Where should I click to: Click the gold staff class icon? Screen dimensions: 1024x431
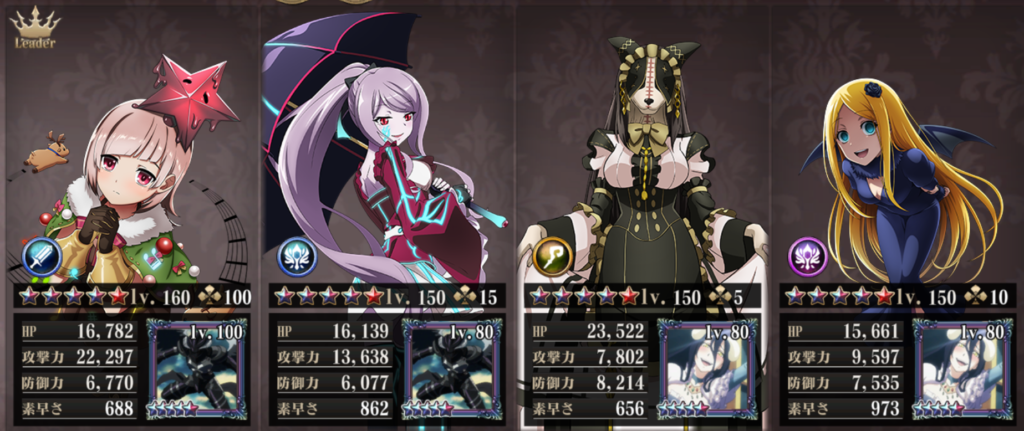click(552, 258)
